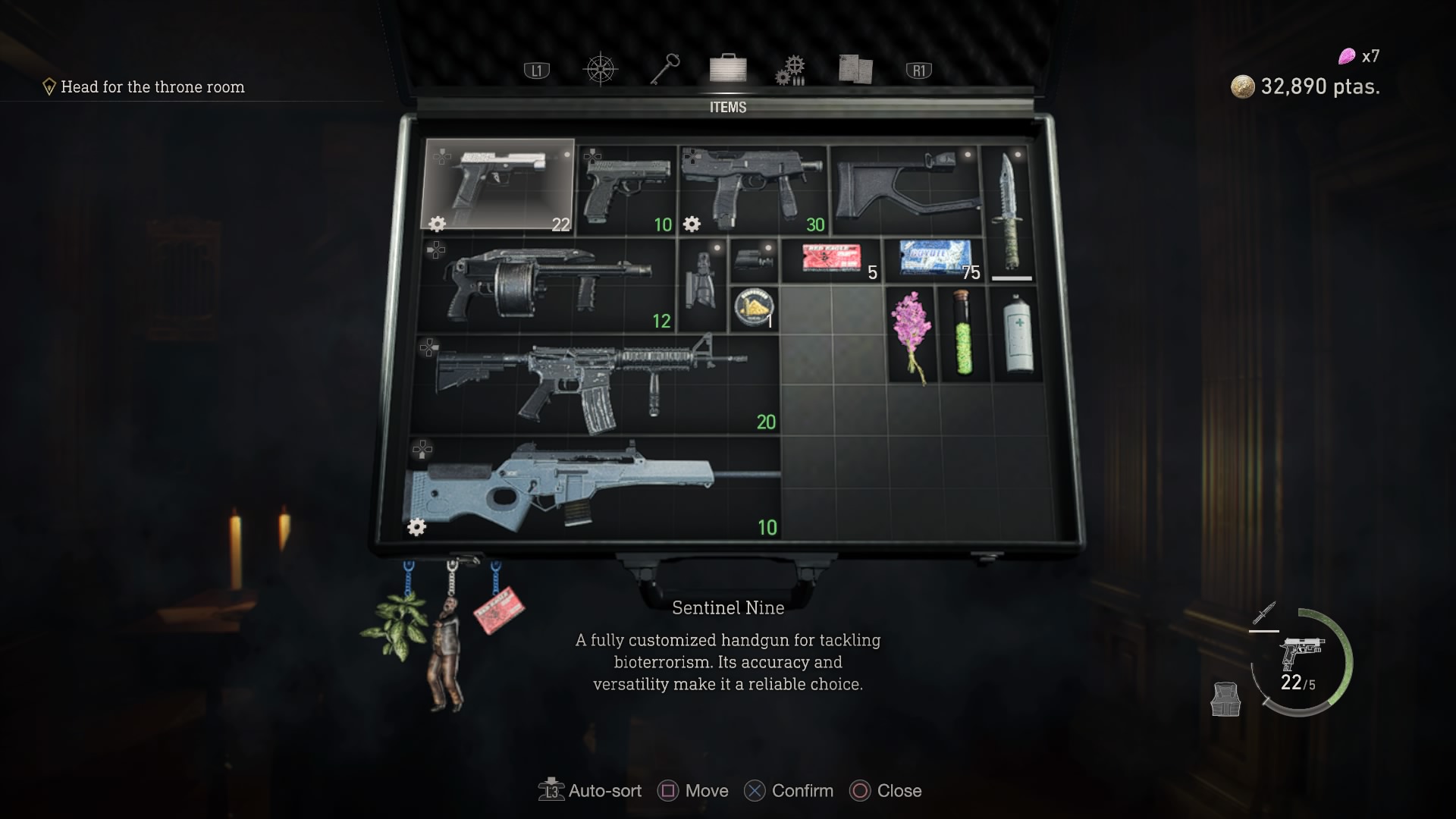Select the assault rifle with 20 rounds

click(x=595, y=384)
